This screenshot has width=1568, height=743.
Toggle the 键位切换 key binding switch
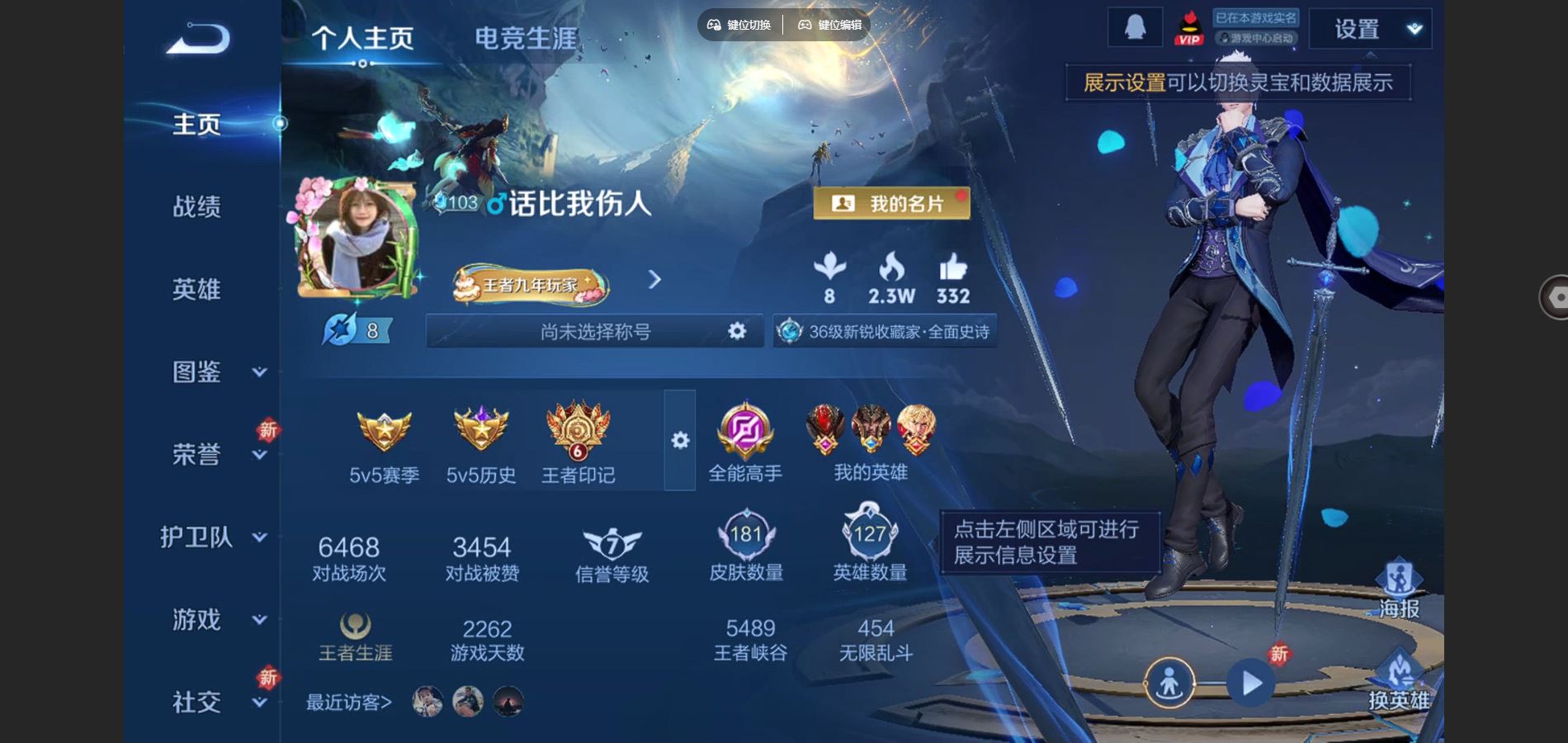pos(740,25)
